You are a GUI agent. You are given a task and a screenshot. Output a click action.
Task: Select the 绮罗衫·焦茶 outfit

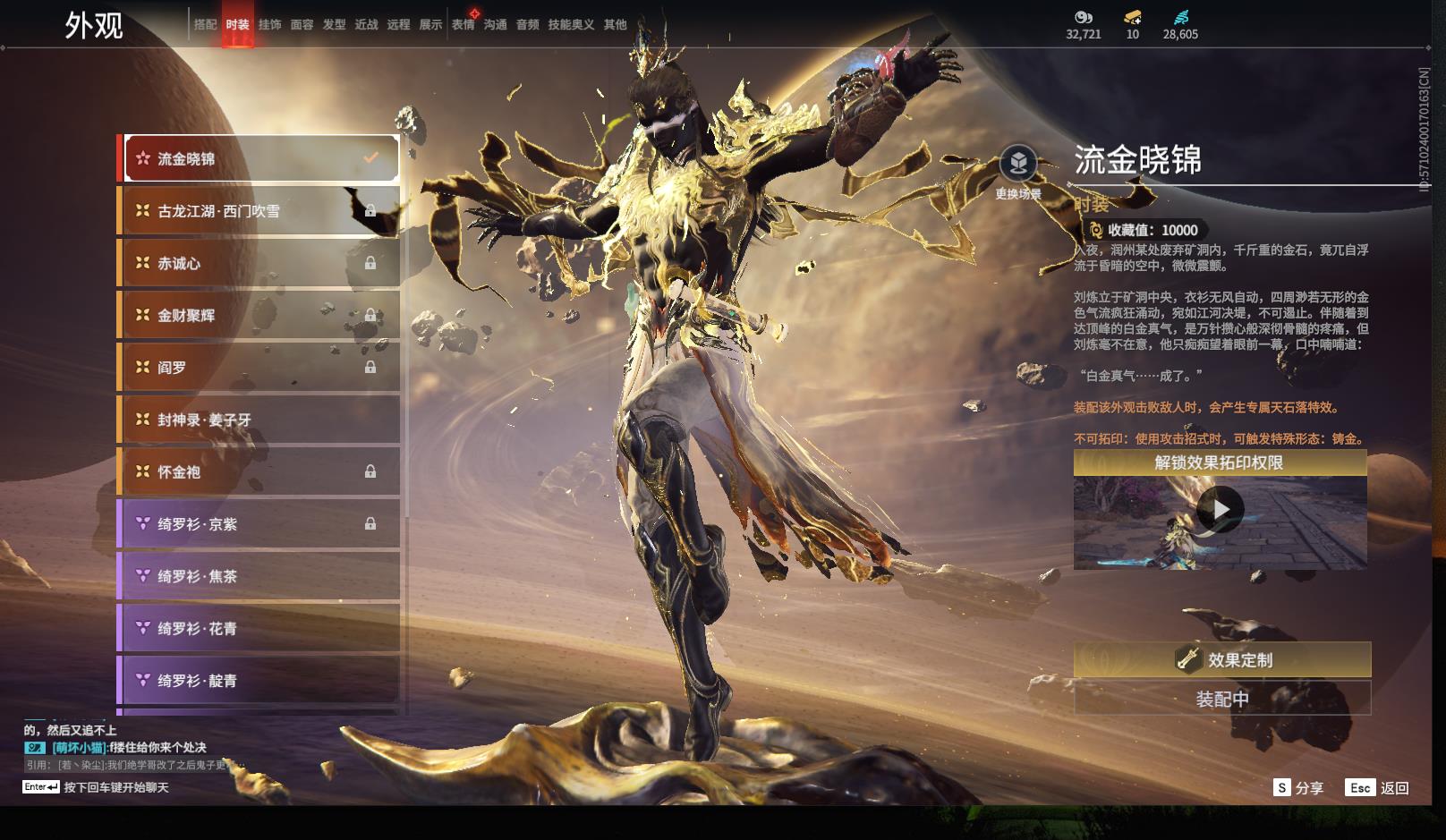(x=259, y=576)
